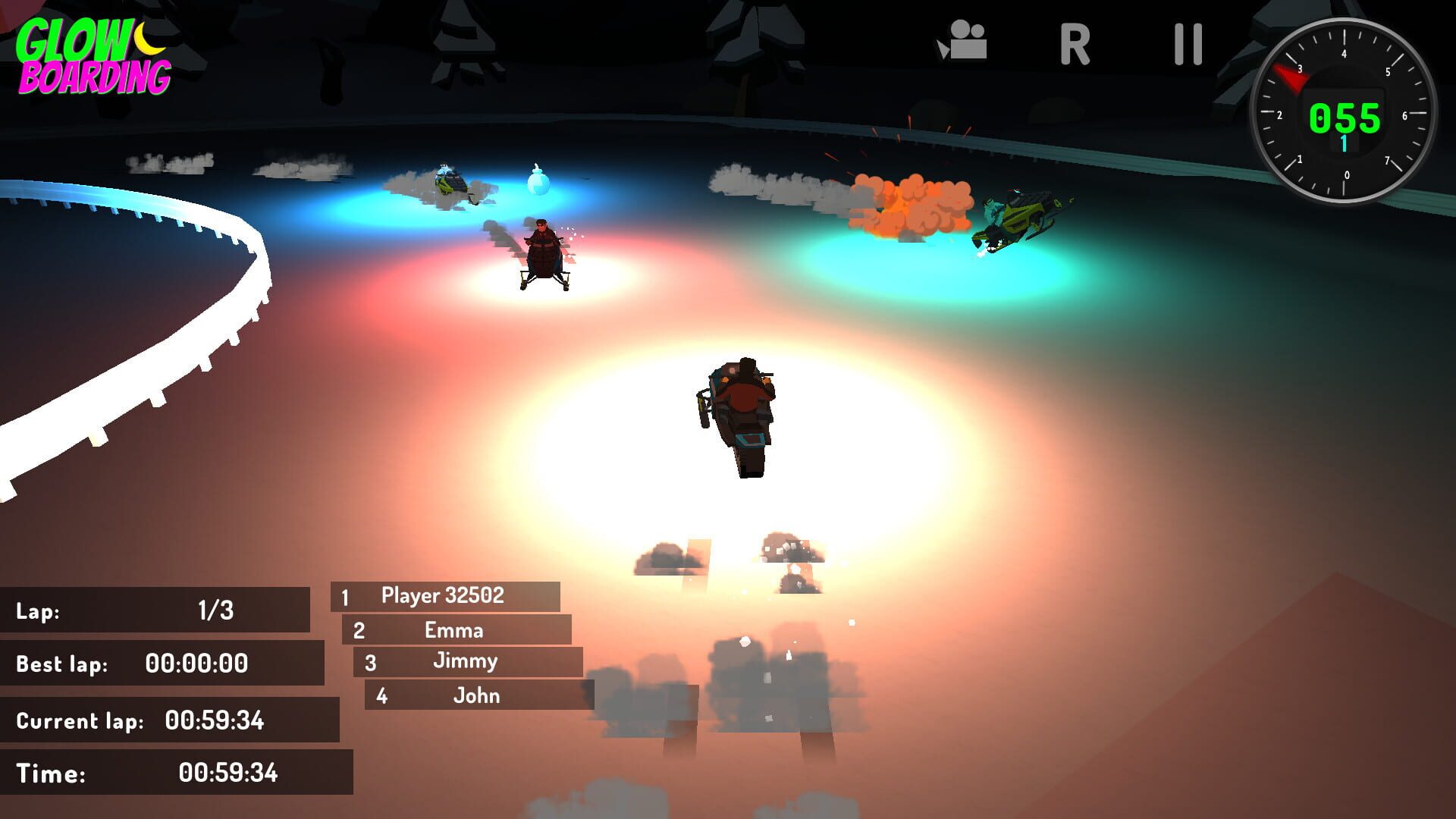Click the R restart icon
This screenshot has width=1456, height=819.
click(x=1075, y=43)
